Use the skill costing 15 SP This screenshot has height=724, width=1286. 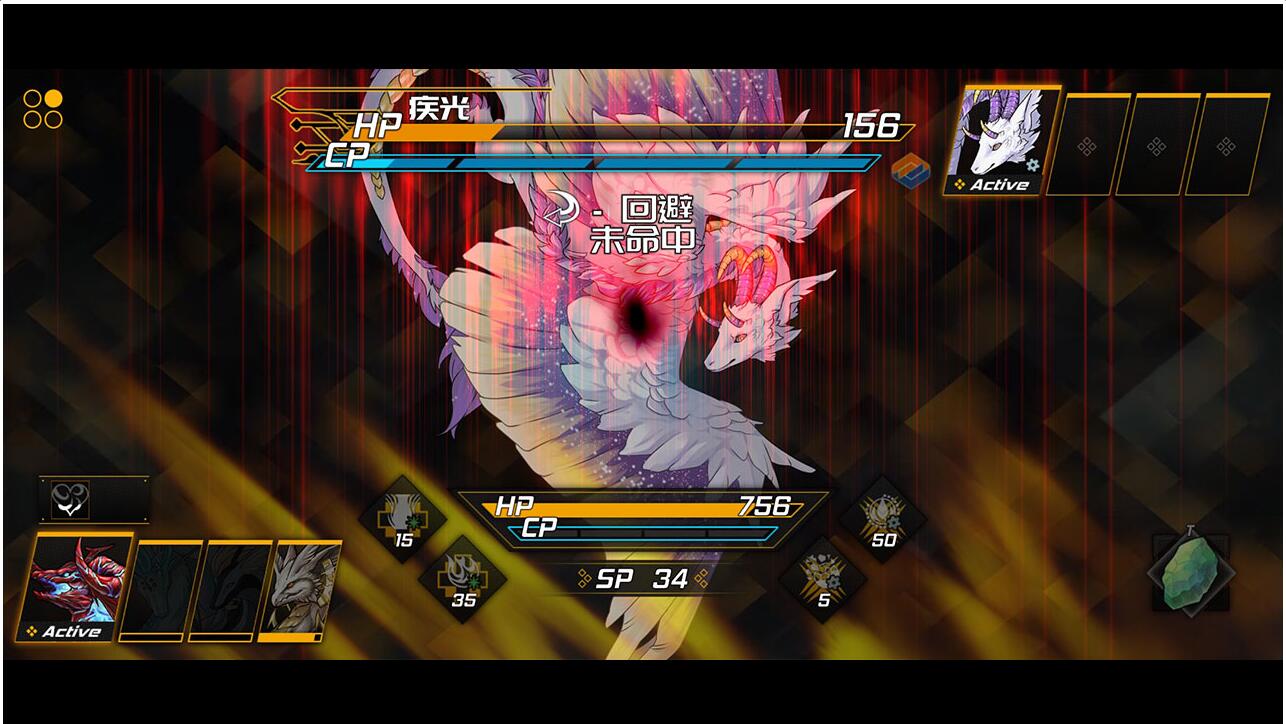tap(403, 518)
